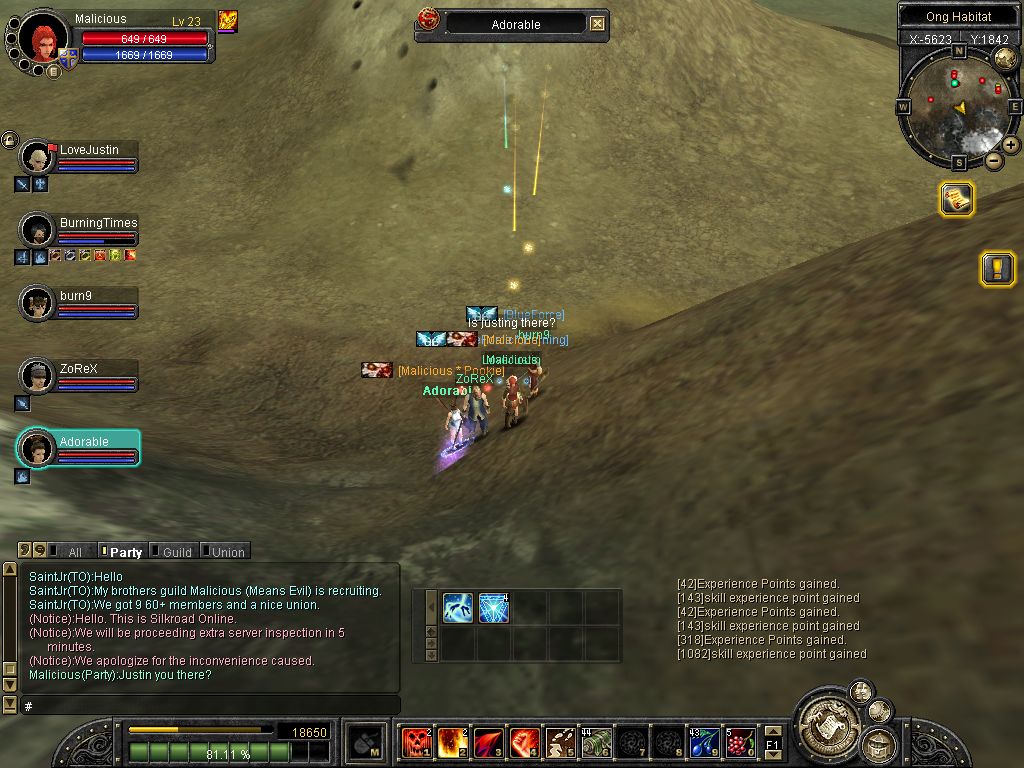Open the quest scroll icon
Viewport: 1024px width, 768px height.
click(956, 199)
